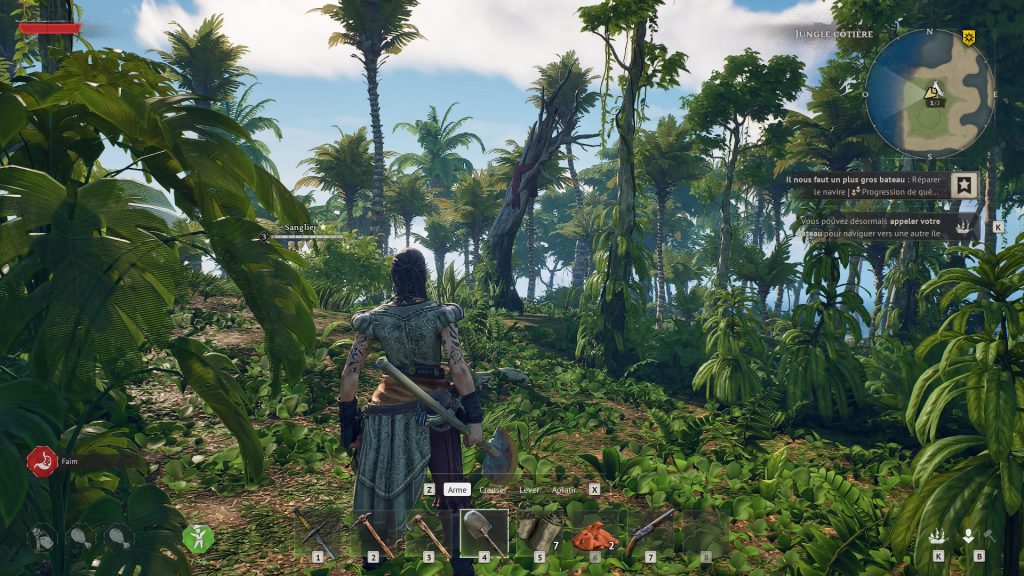Click the yellow sun marker on minimap

(x=968, y=37)
